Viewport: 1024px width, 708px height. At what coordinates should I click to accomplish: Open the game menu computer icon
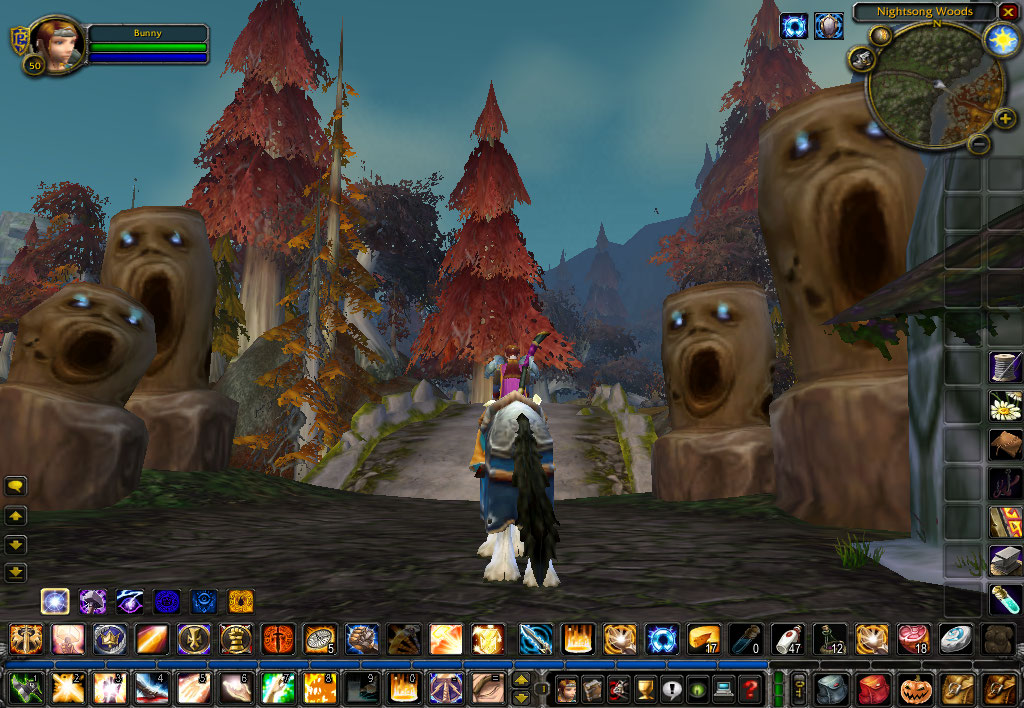(x=723, y=689)
